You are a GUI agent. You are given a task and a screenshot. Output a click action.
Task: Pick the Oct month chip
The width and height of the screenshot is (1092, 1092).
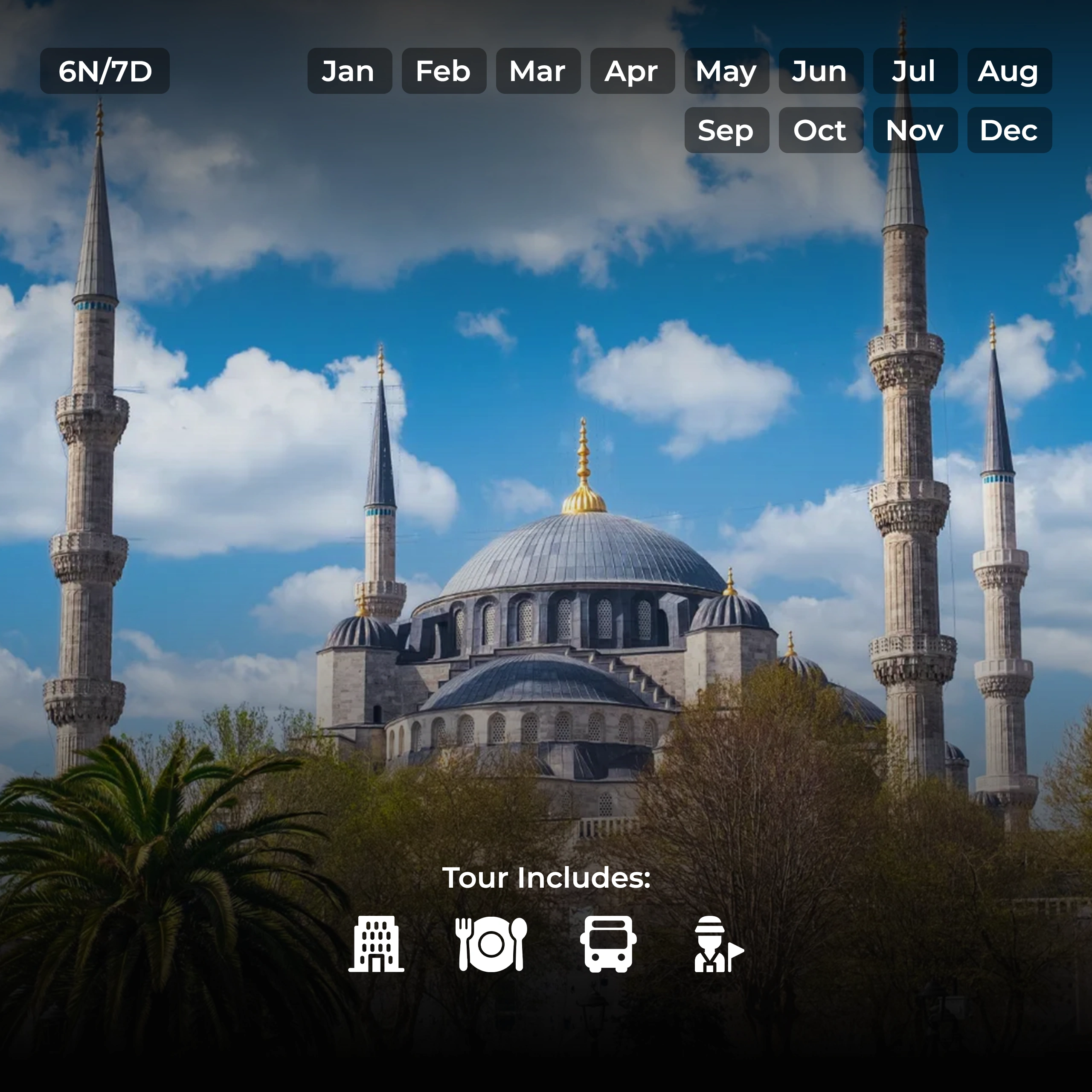click(821, 131)
